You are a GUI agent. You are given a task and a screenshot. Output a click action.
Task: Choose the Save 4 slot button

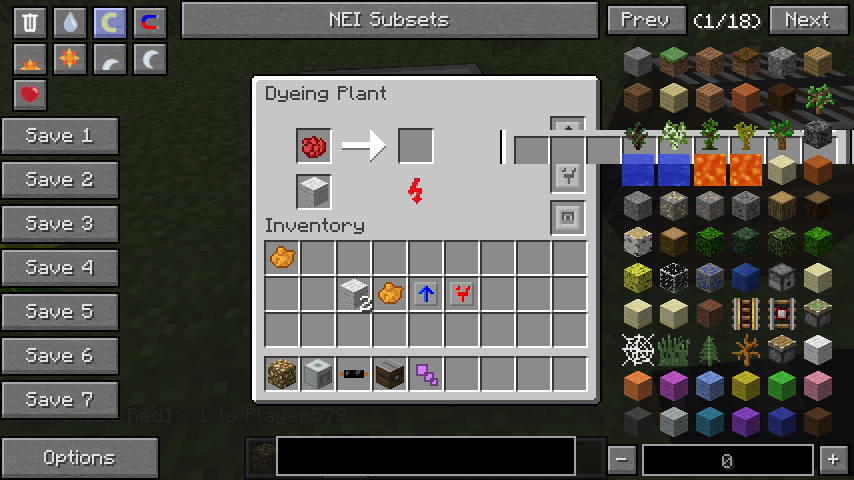pyautogui.click(x=60, y=268)
